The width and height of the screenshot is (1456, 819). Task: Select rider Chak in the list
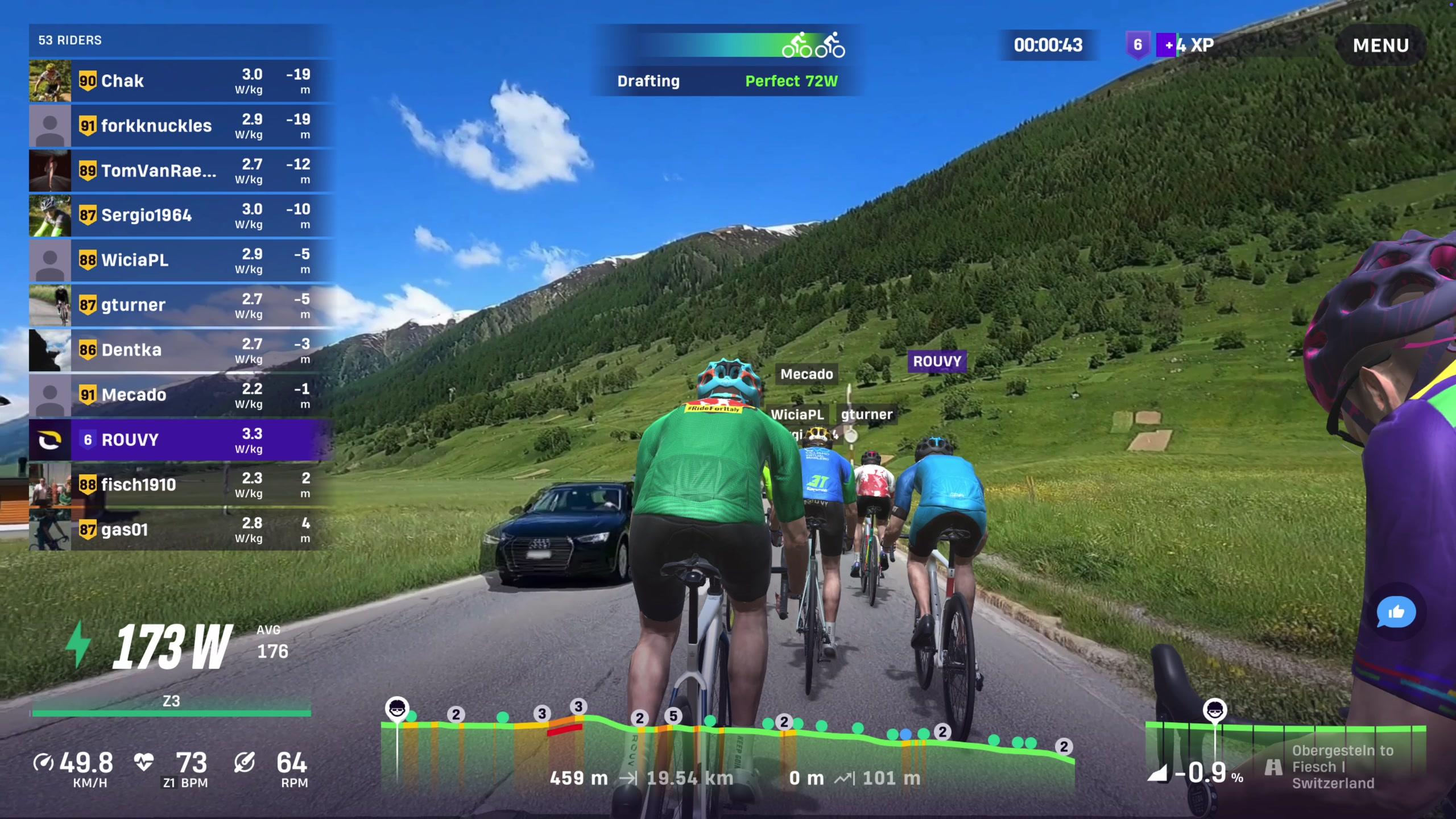(181, 81)
